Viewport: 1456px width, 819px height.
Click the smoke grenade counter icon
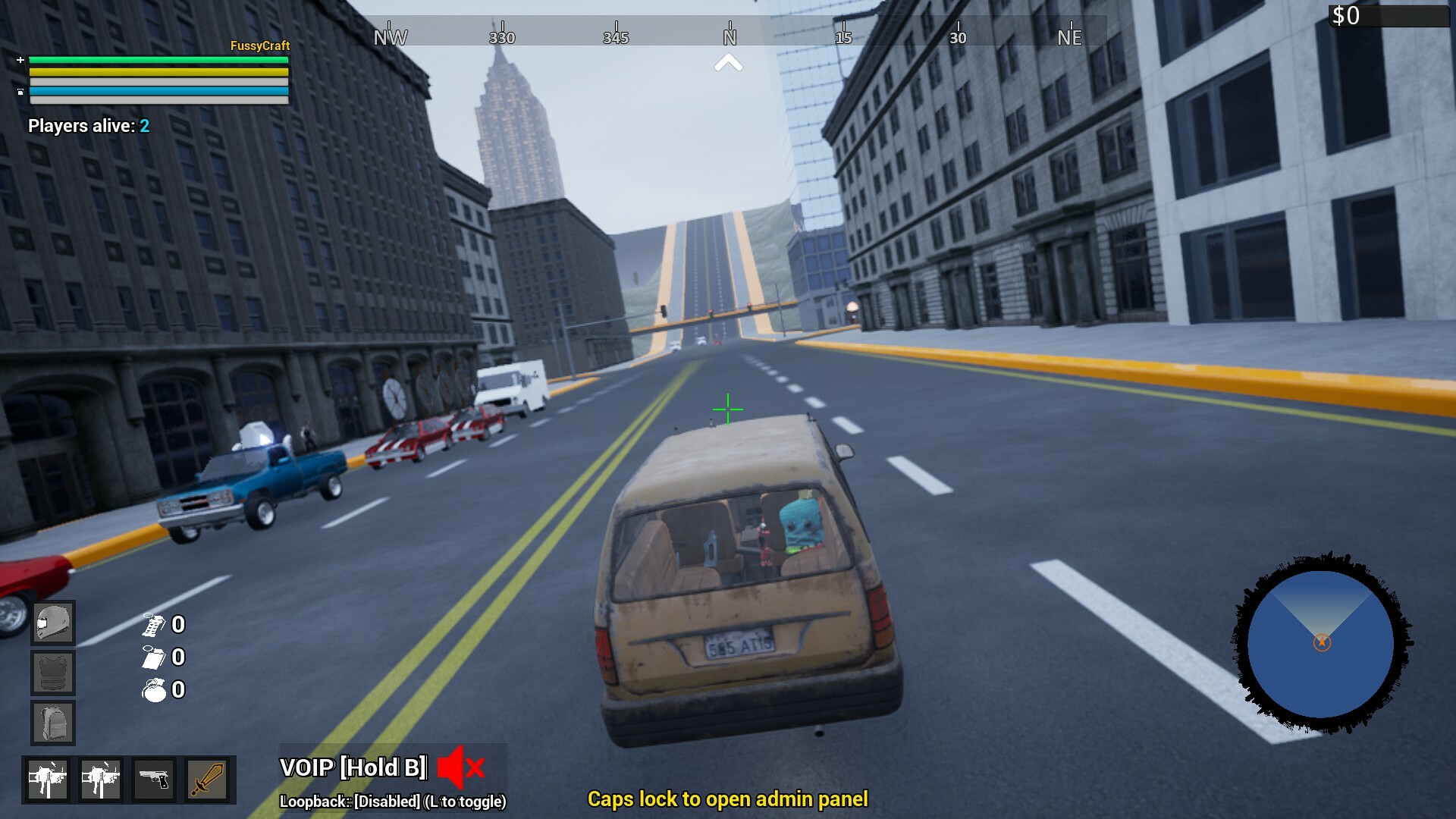pyautogui.click(x=154, y=658)
